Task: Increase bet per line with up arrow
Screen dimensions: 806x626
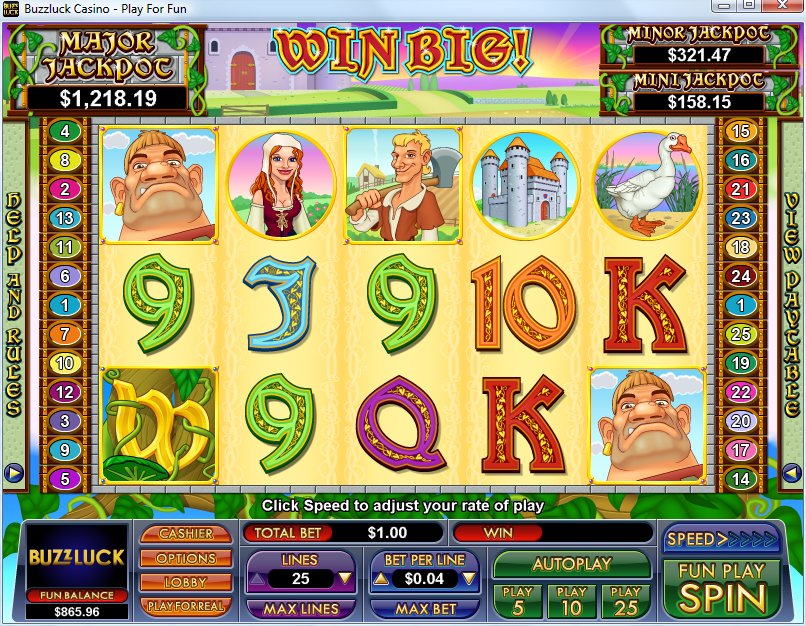Action: click(x=381, y=578)
